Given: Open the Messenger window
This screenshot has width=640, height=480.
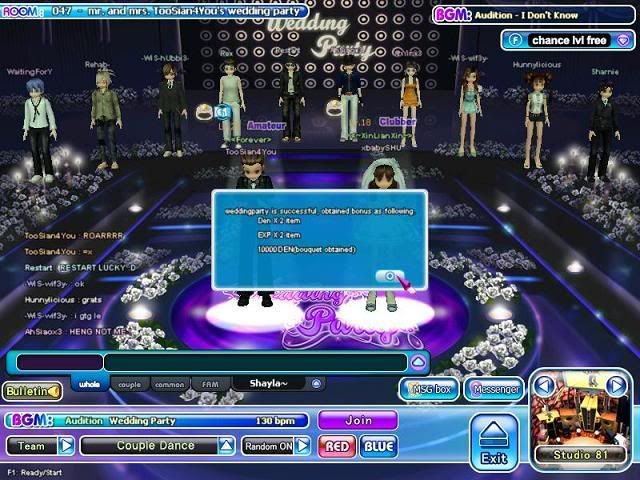Looking at the screenshot, I should coord(495,389).
